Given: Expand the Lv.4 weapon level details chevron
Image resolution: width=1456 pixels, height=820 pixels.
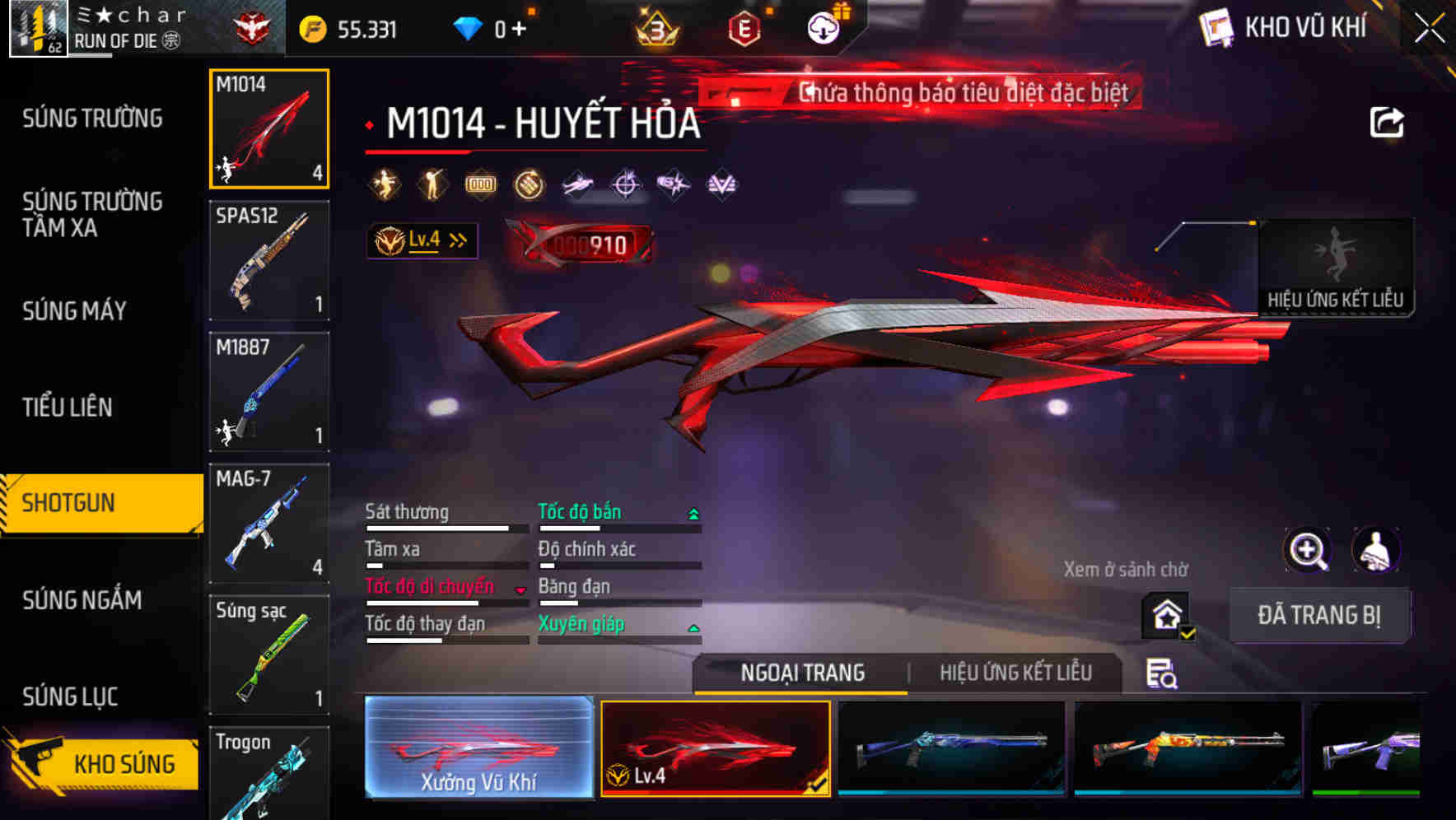Looking at the screenshot, I should point(455,240).
